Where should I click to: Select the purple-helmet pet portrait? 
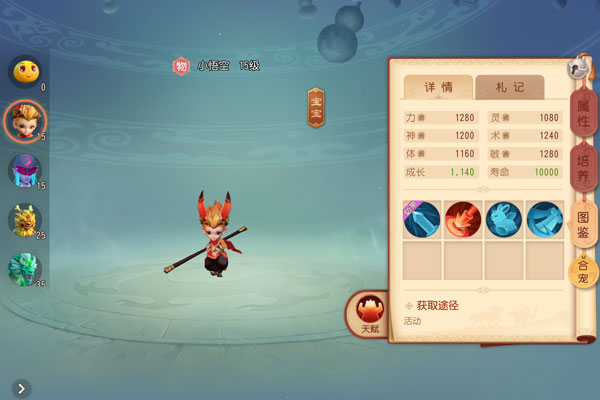[24, 169]
